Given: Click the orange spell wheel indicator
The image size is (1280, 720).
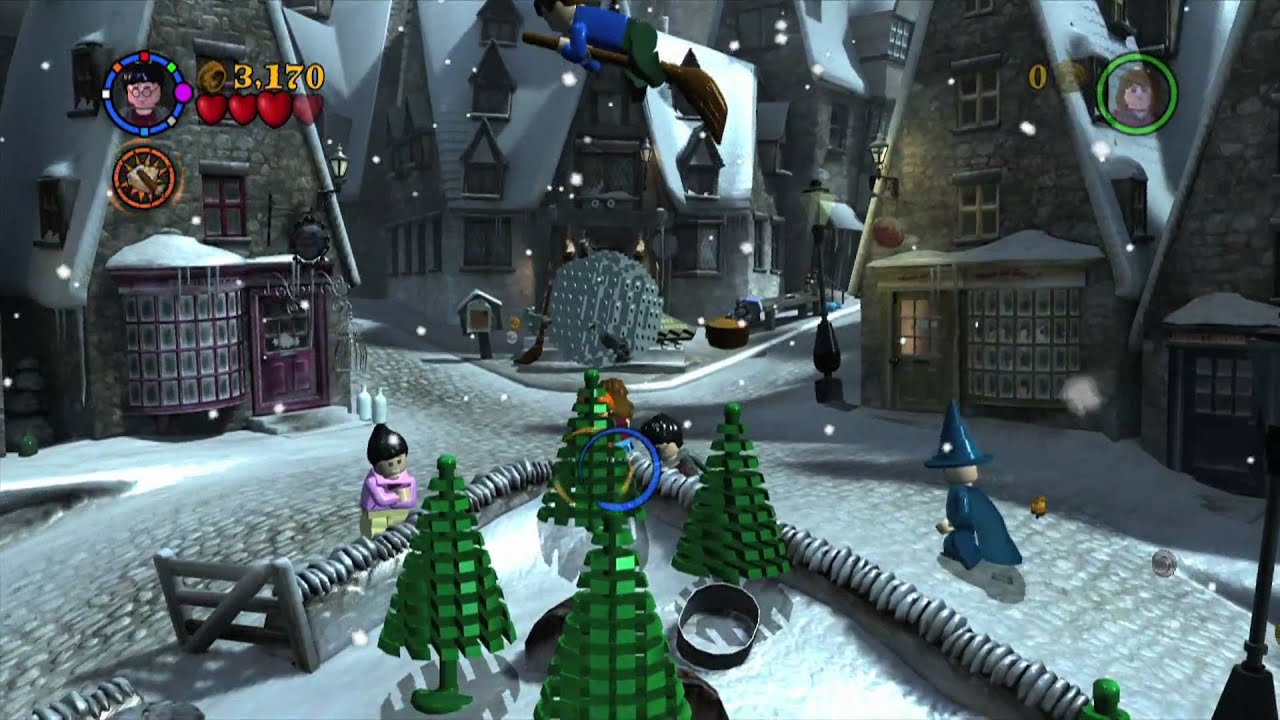Looking at the screenshot, I should 144,177.
